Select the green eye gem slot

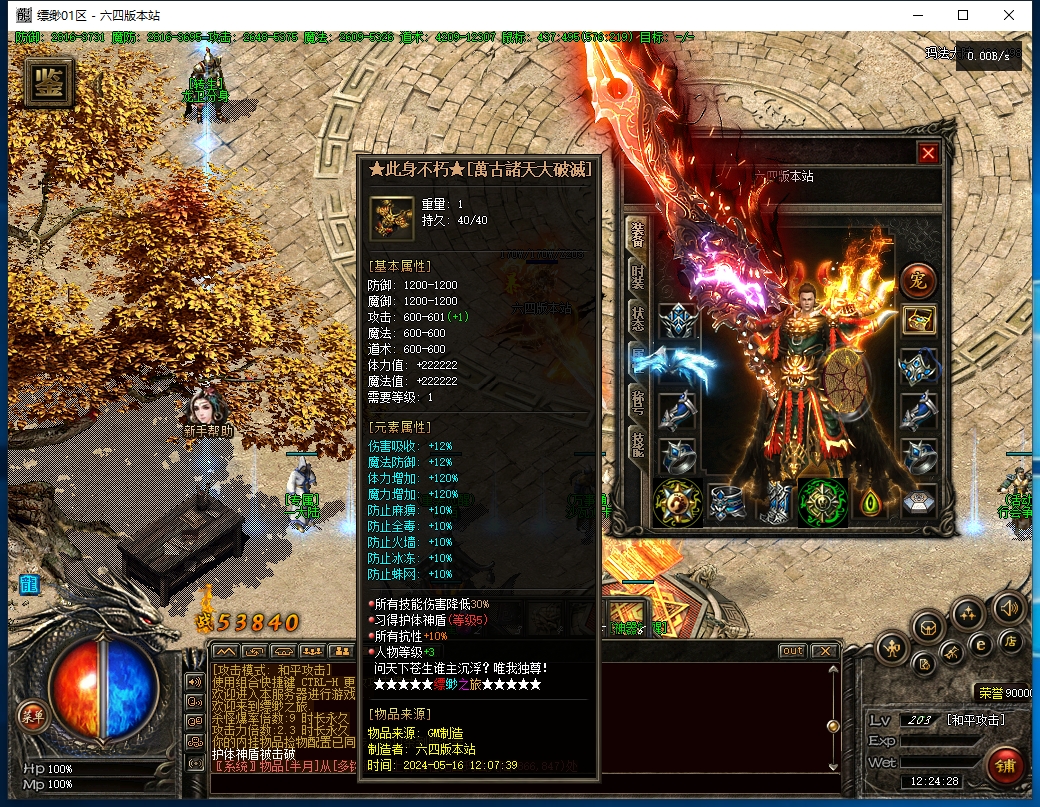click(871, 501)
